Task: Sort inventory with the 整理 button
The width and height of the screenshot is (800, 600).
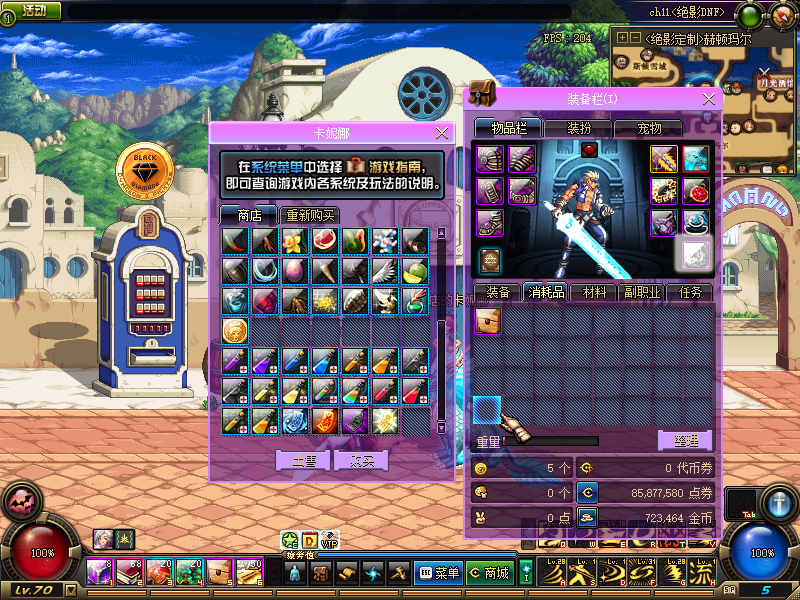Action: (x=684, y=440)
